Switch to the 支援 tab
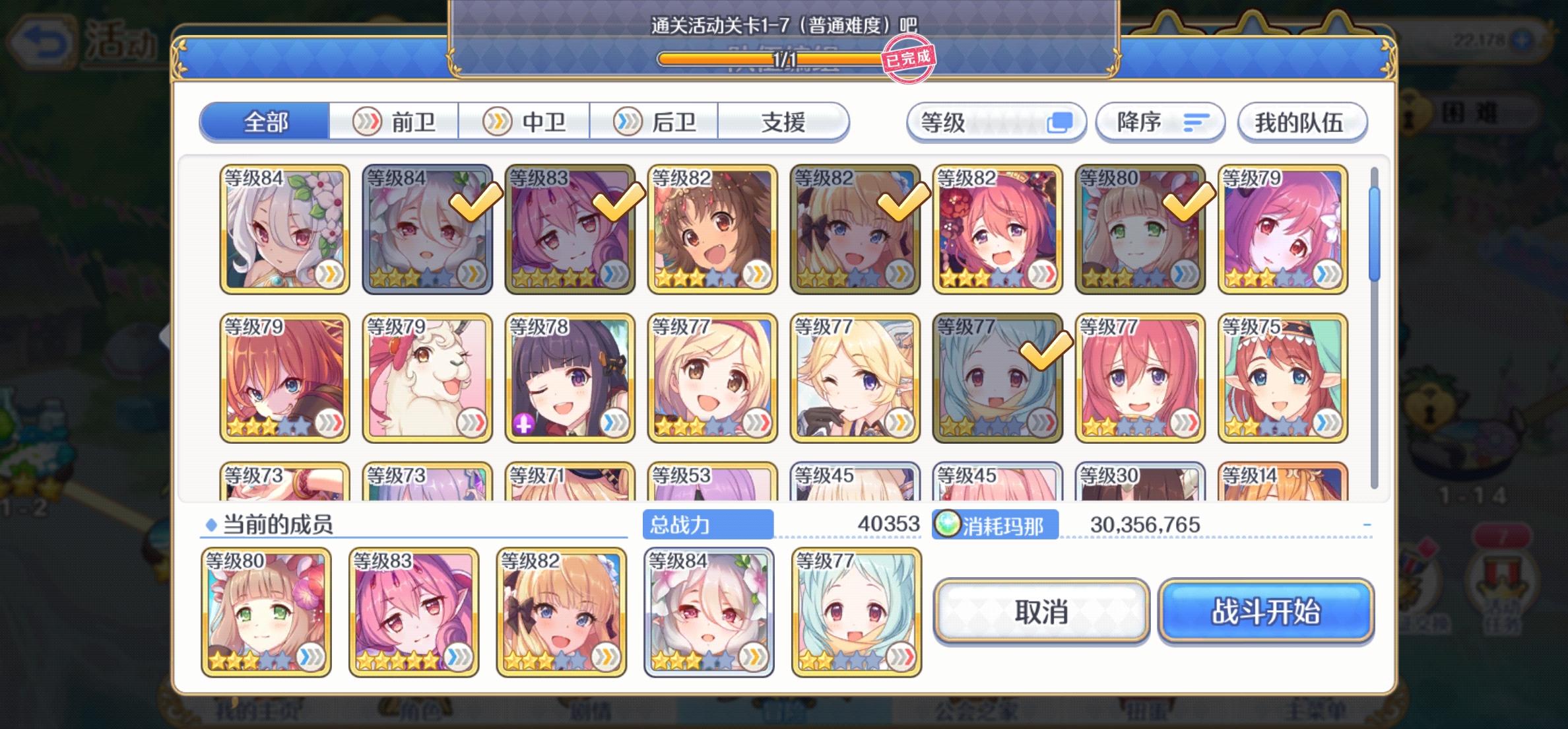This screenshot has height=729, width=1568. coord(782,122)
